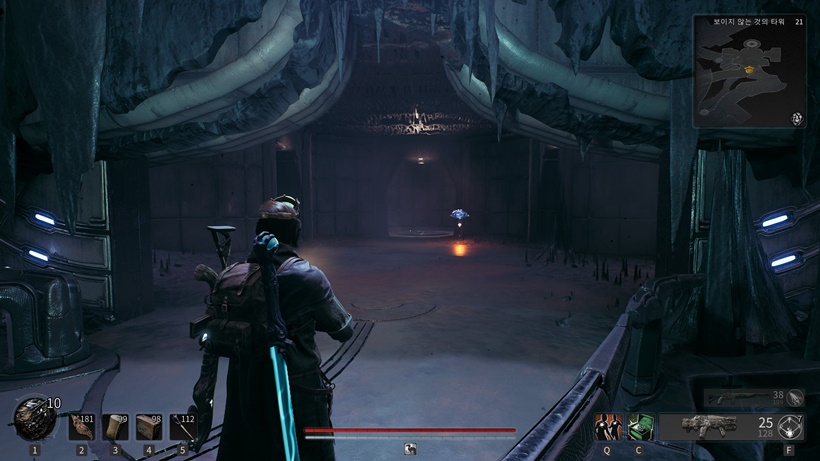Screen dimensions: 820x461
Task: Click the emblem icon on minimap corner
Action: [797, 118]
